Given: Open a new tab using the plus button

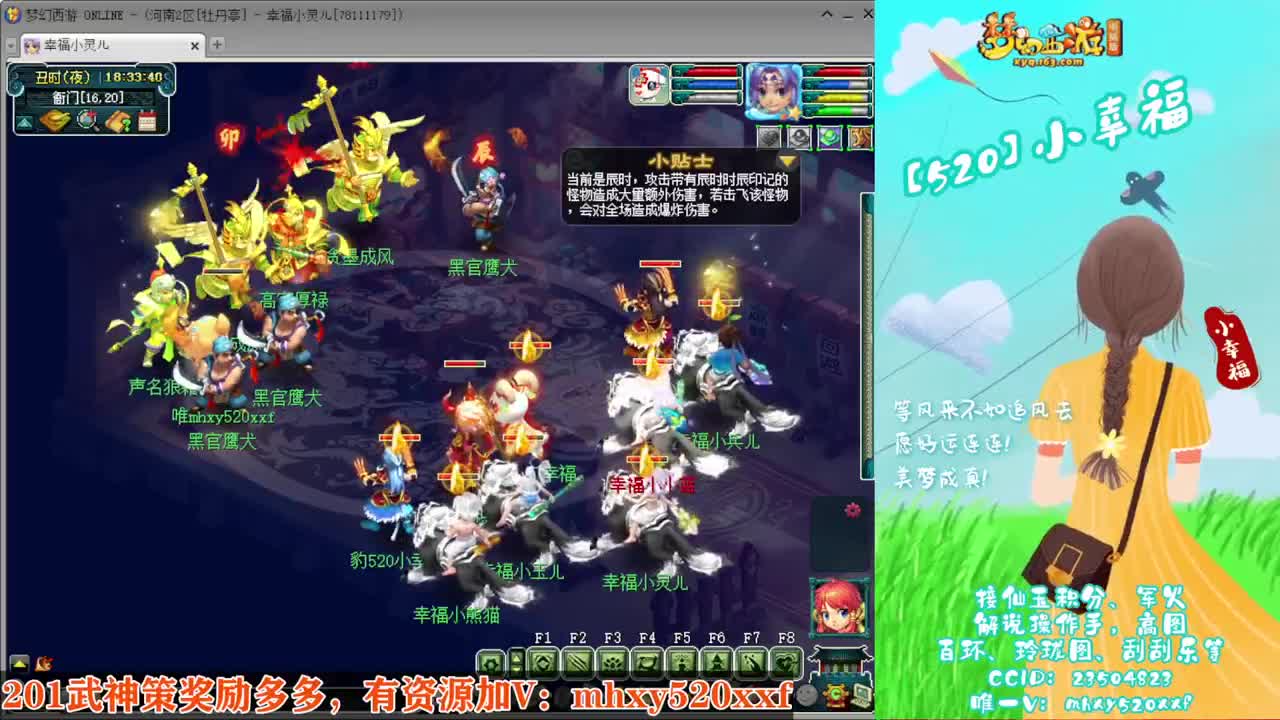Looking at the screenshot, I should click(x=218, y=46).
